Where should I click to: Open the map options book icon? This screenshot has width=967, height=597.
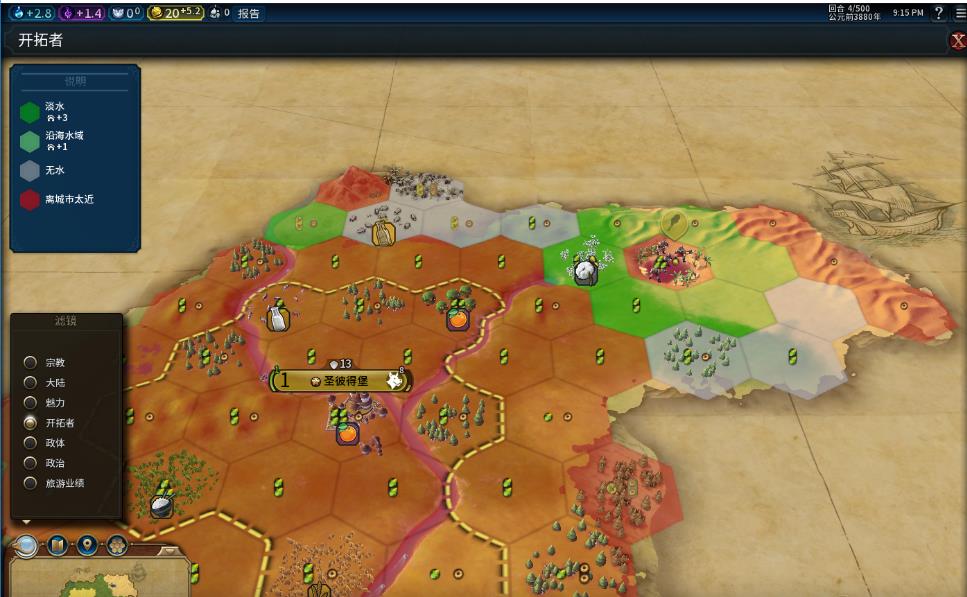tap(58, 545)
